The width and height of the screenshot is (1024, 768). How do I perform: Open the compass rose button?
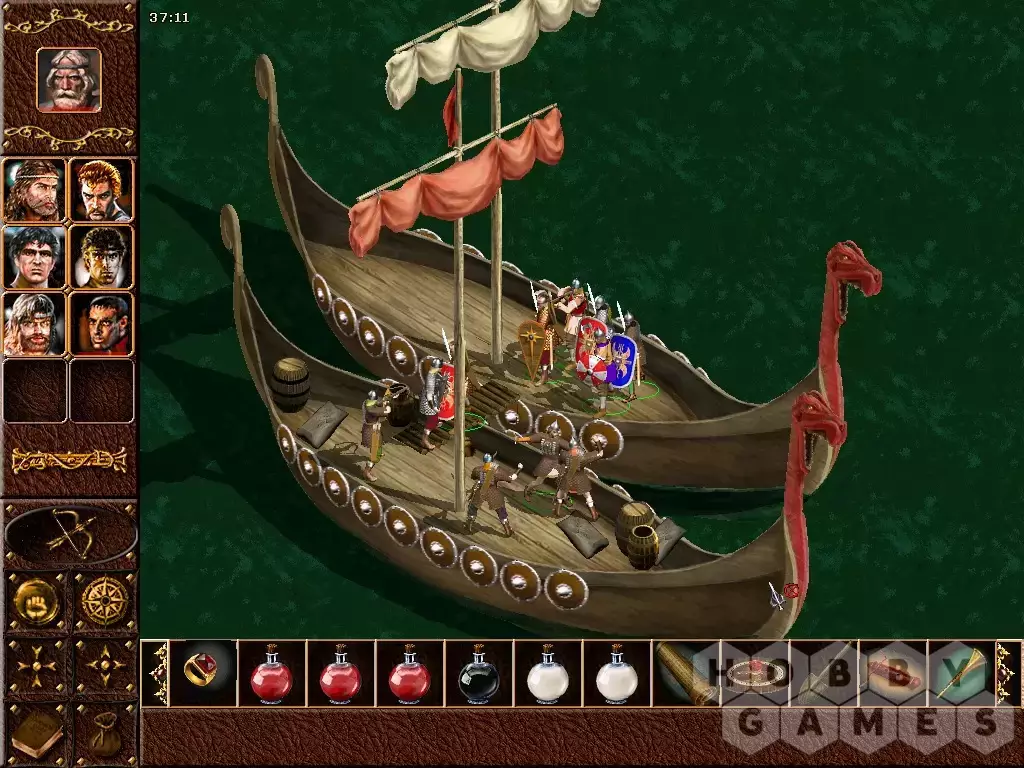[x=104, y=600]
